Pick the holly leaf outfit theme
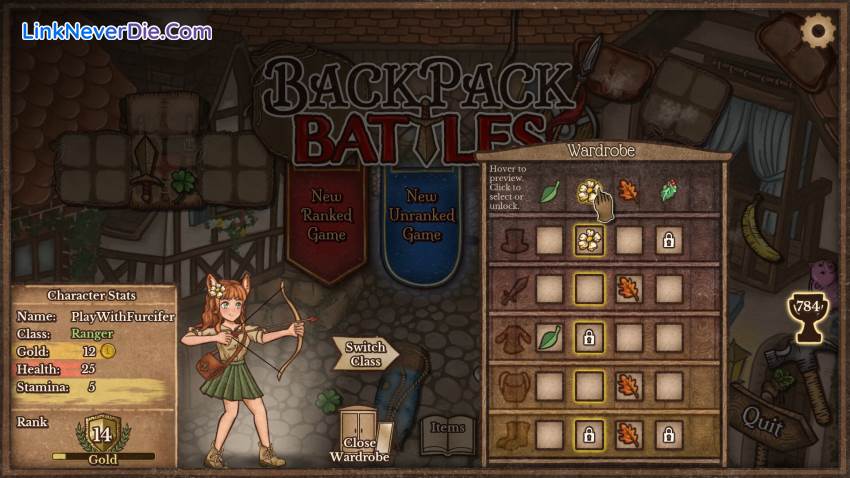Viewport: 850px width, 478px height. (668, 191)
